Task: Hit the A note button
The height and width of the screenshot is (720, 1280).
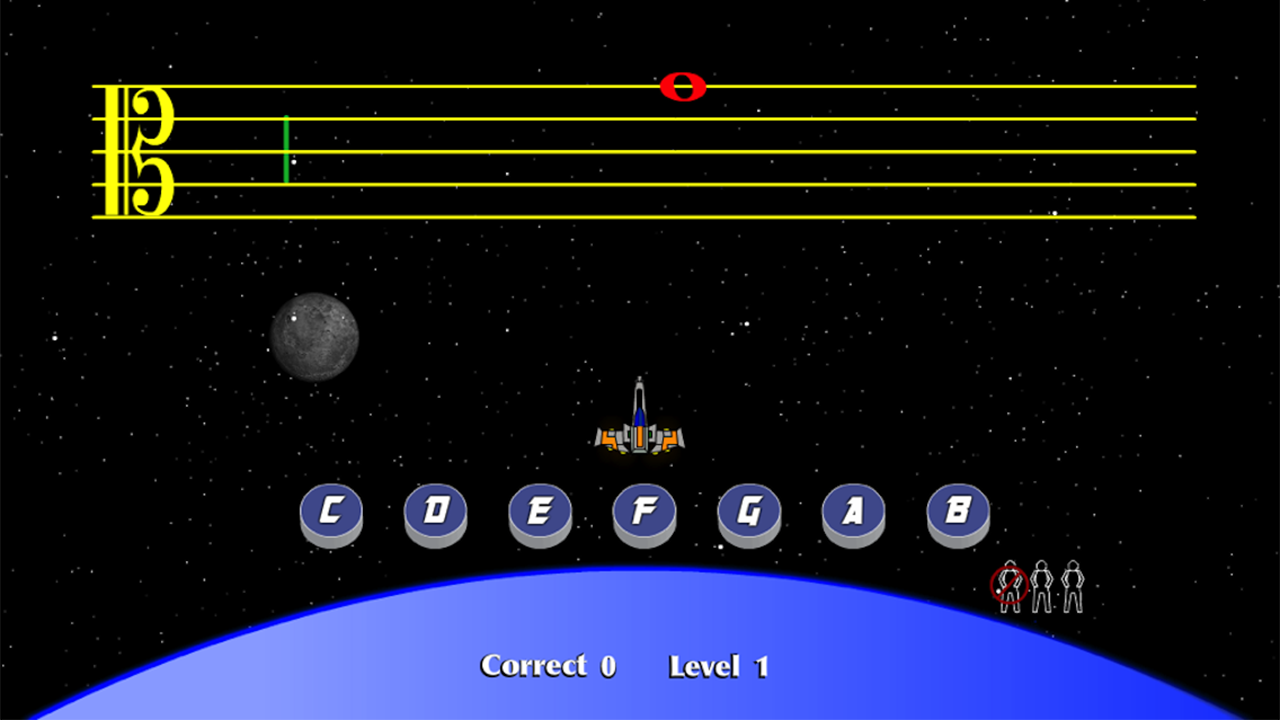Action: [853, 512]
